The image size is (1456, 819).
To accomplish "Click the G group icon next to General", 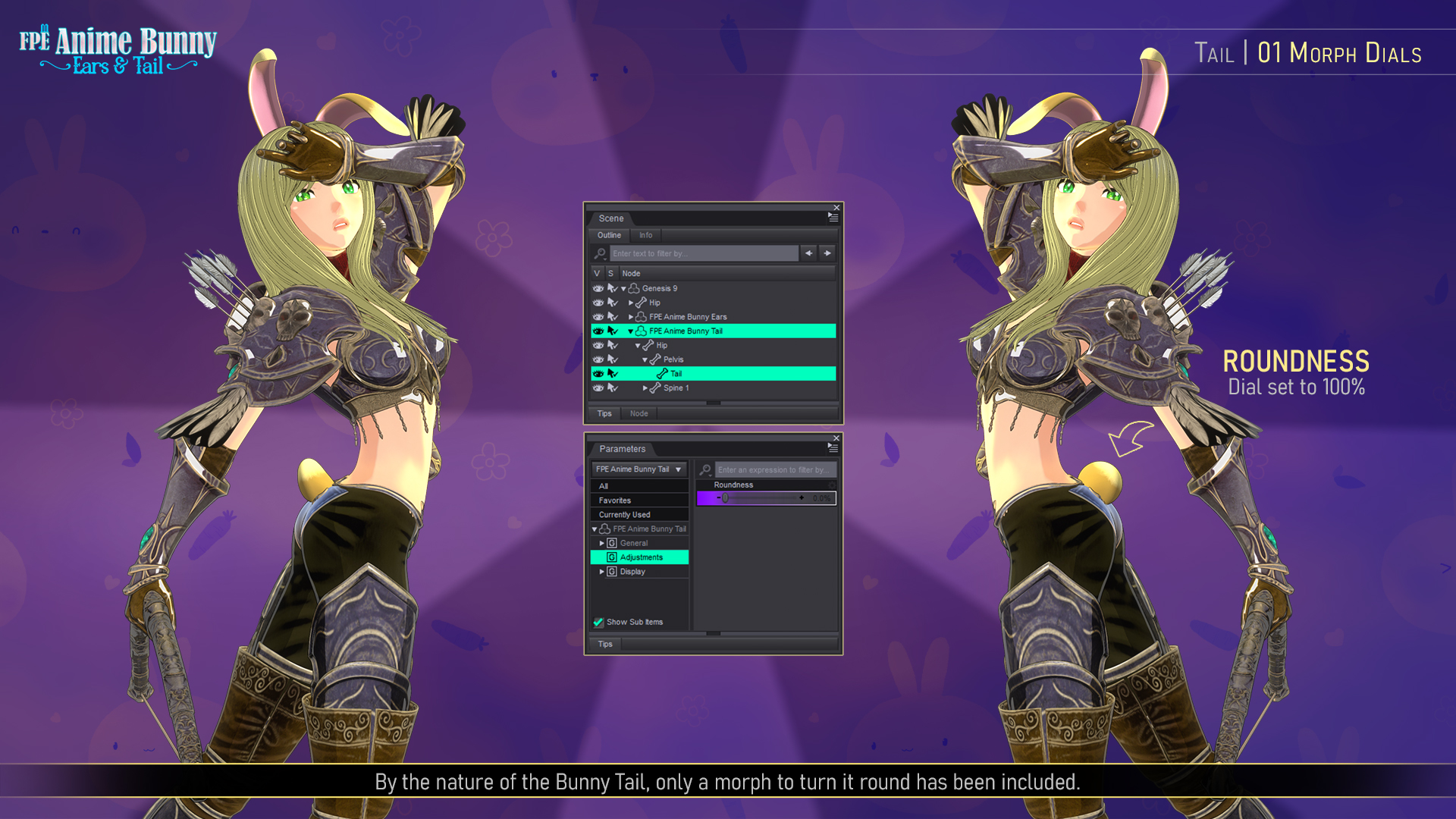I will coord(611,543).
